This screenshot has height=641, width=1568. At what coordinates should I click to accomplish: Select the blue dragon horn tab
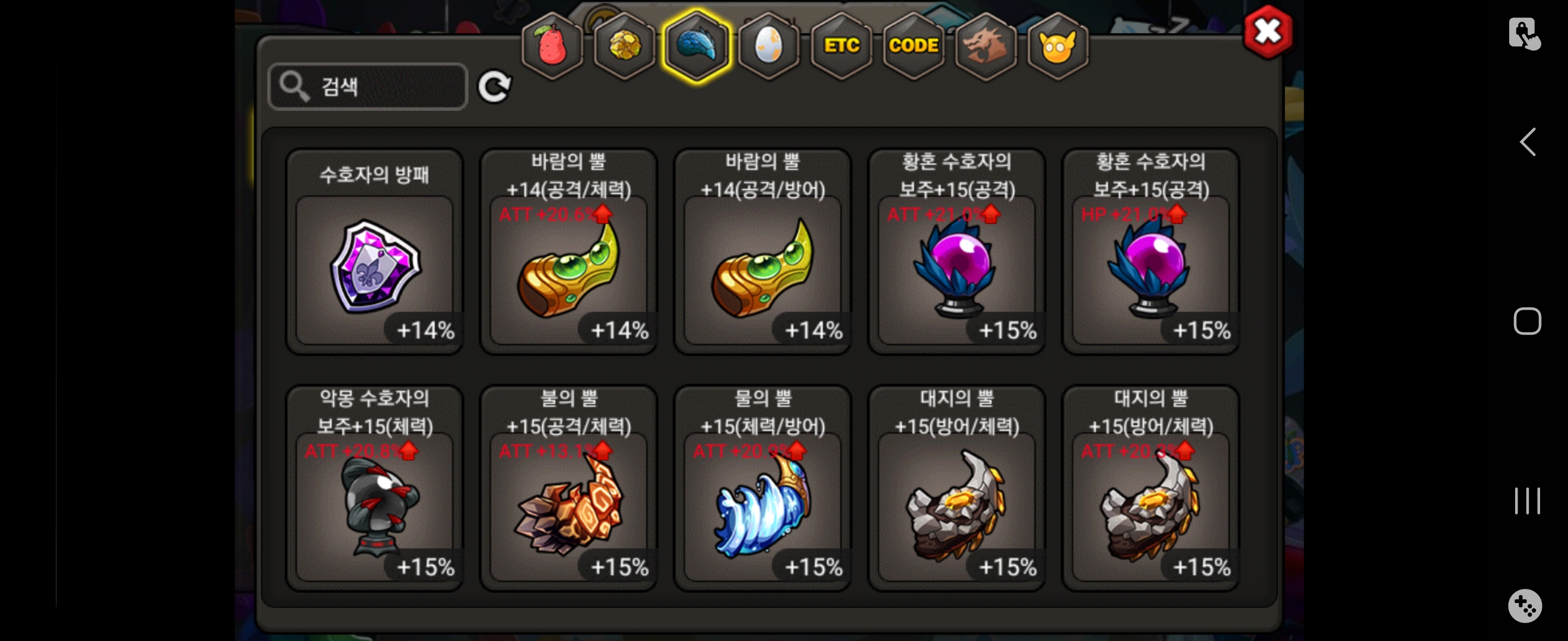696,46
